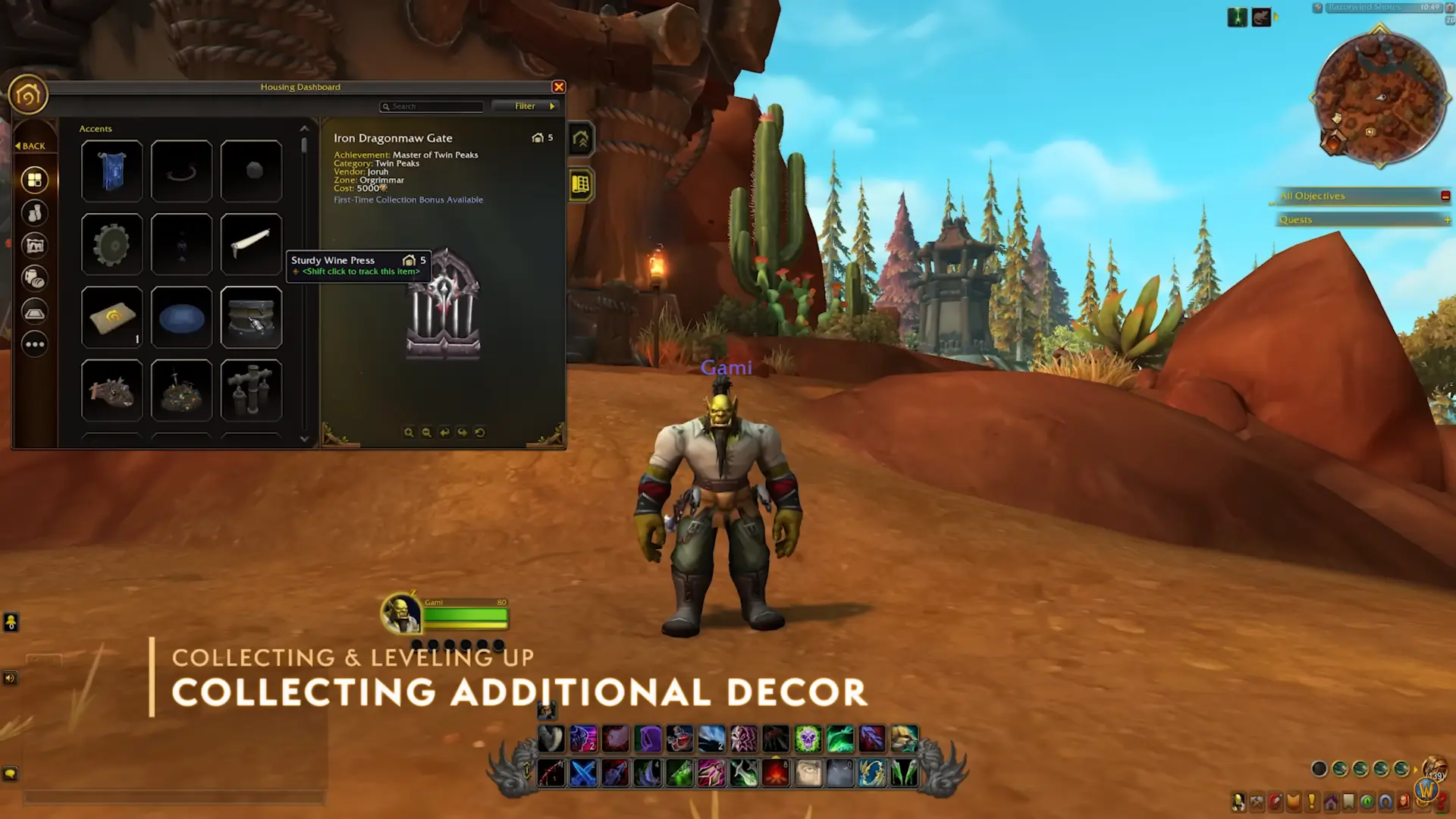Go back using the BACK button

click(x=30, y=146)
